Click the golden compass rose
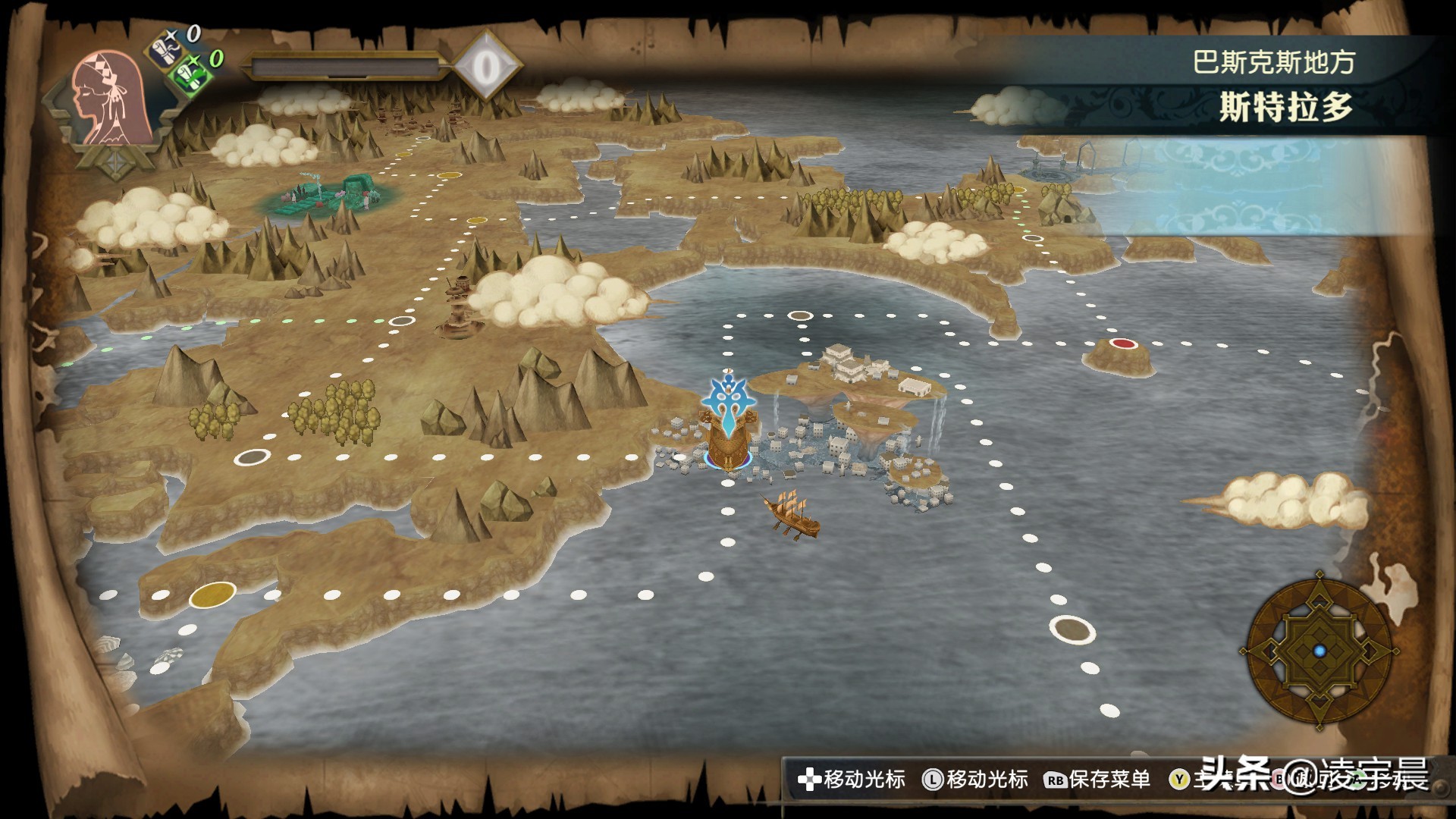This screenshot has width=1456, height=819. (1319, 651)
